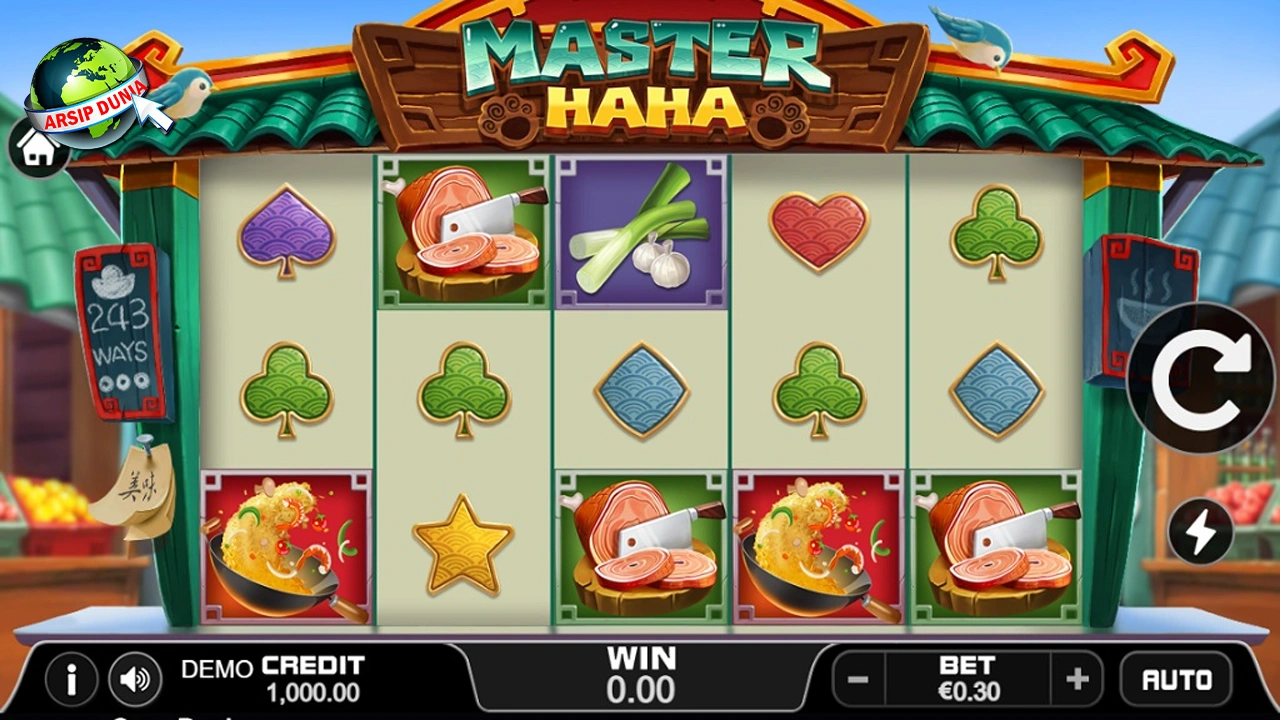Viewport: 1280px width, 720px height.
Task: Open the AUTO spin options
Action: (1177, 680)
